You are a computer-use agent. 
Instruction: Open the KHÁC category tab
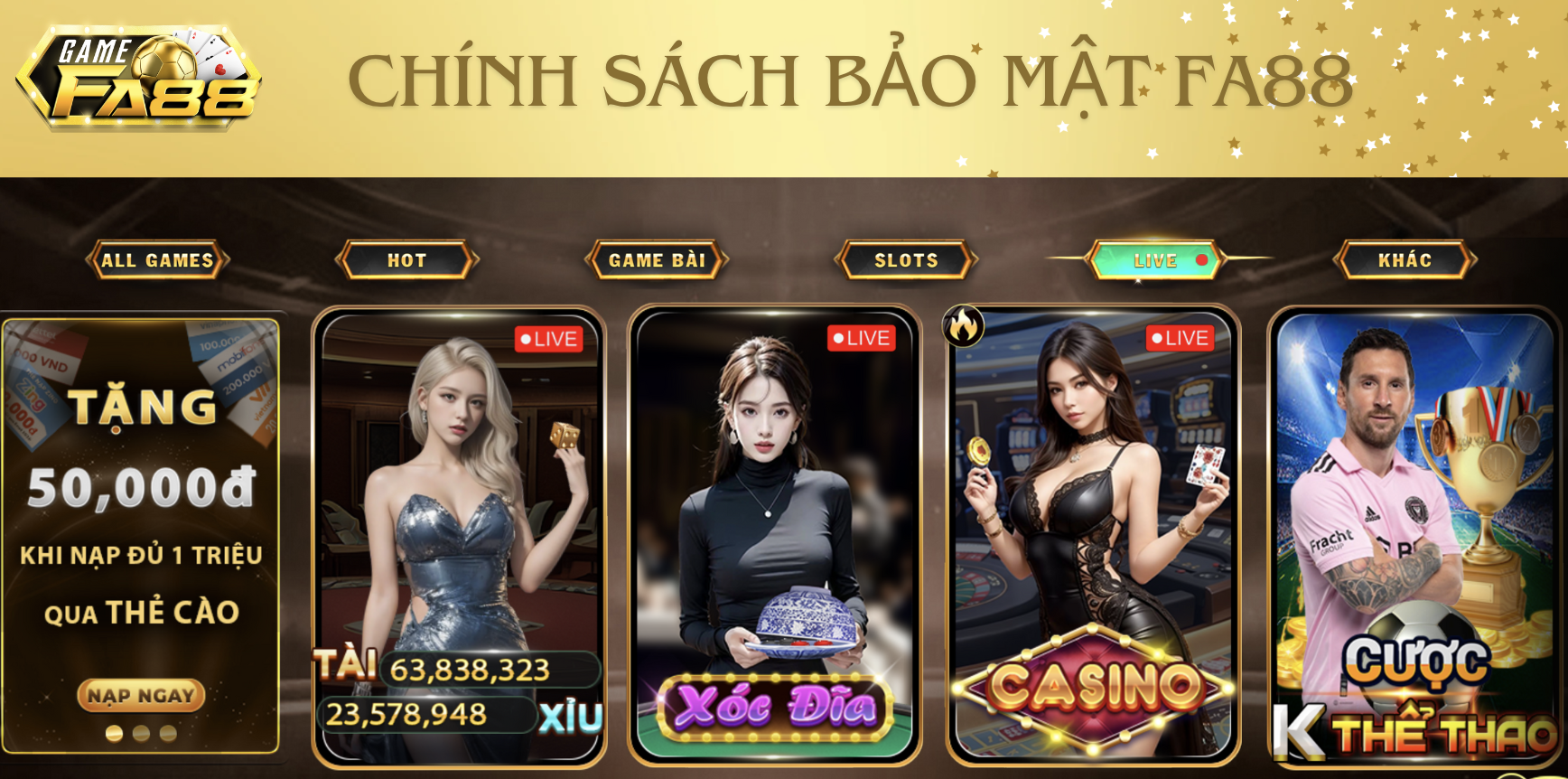click(x=1405, y=260)
